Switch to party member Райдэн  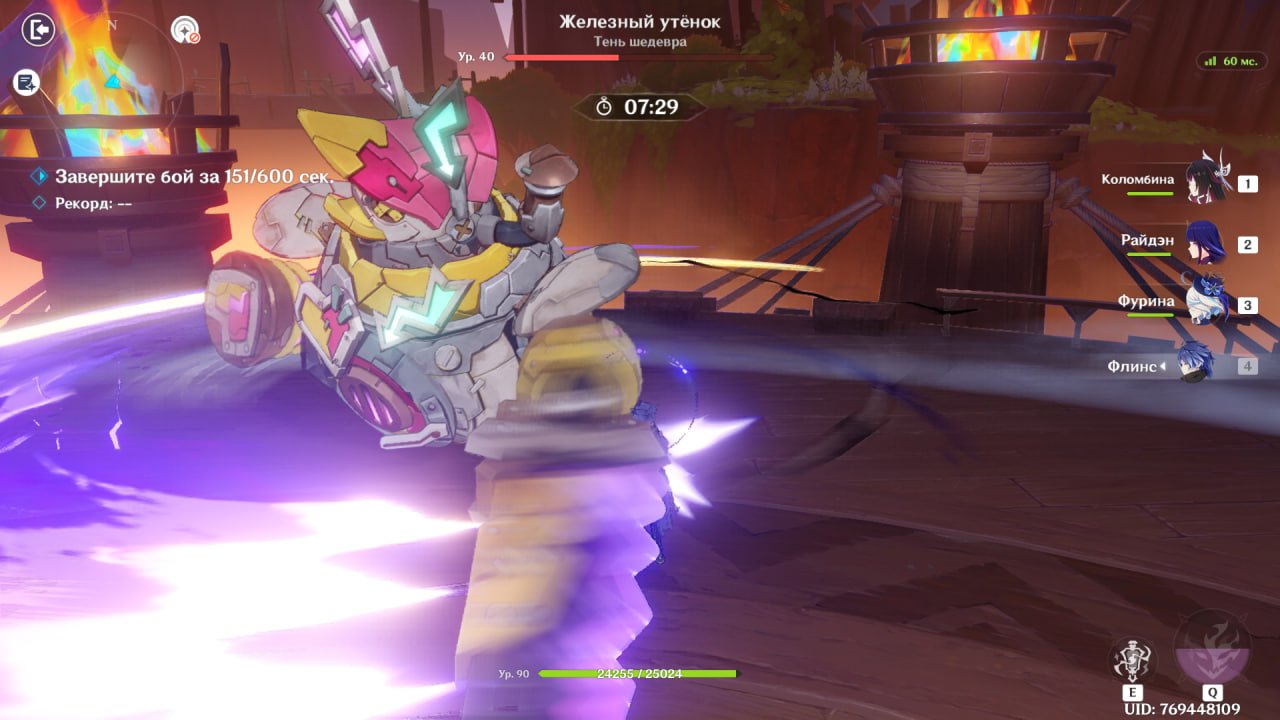[x=1206, y=243]
